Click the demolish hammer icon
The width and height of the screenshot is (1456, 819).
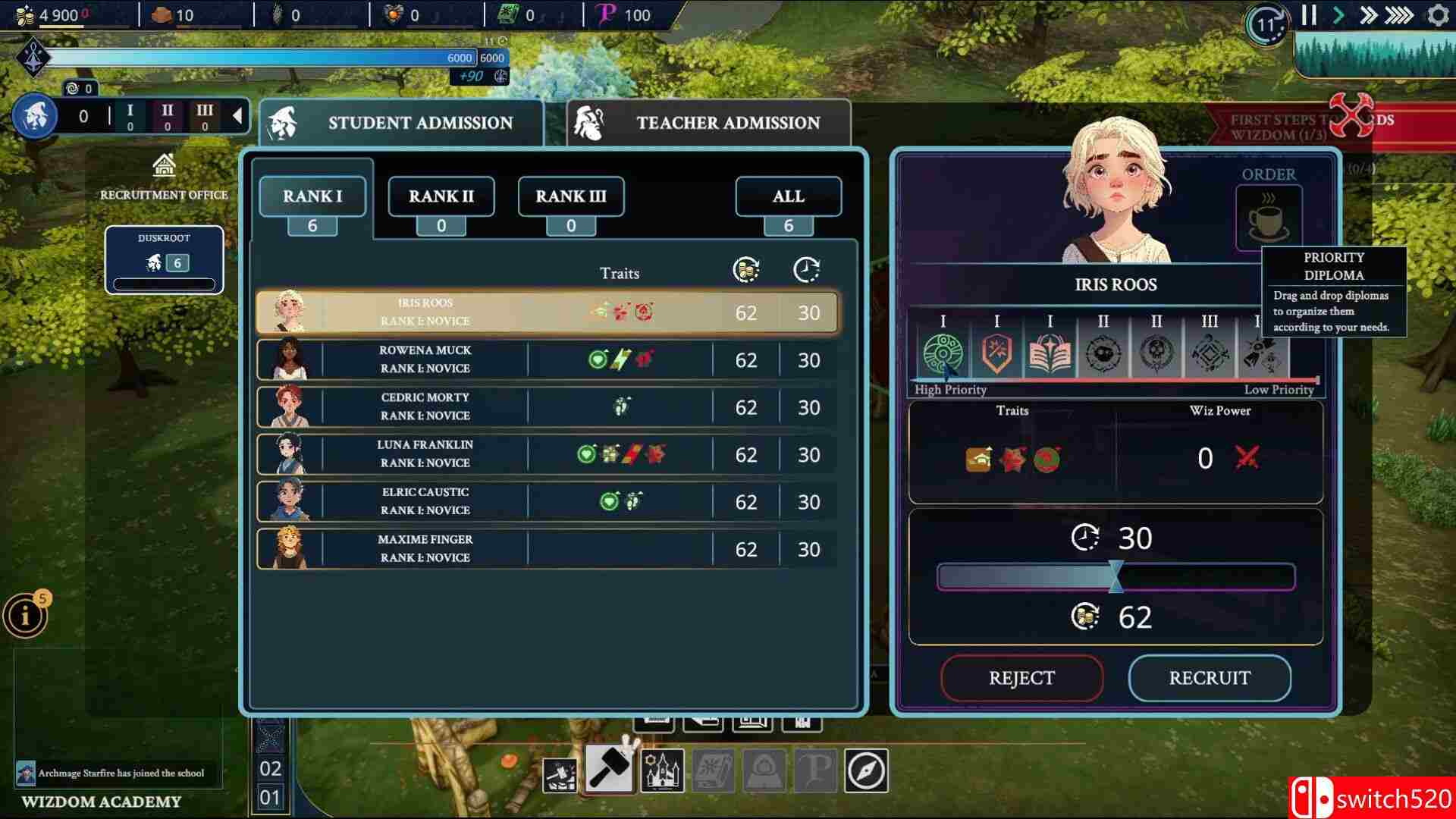560,775
